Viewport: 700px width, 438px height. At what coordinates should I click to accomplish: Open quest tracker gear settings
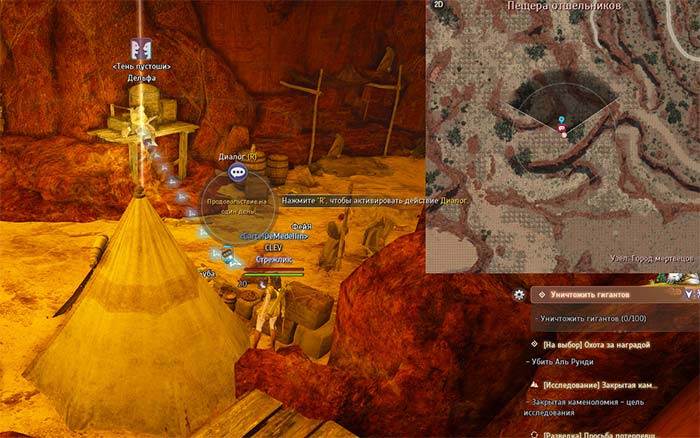pos(518,295)
